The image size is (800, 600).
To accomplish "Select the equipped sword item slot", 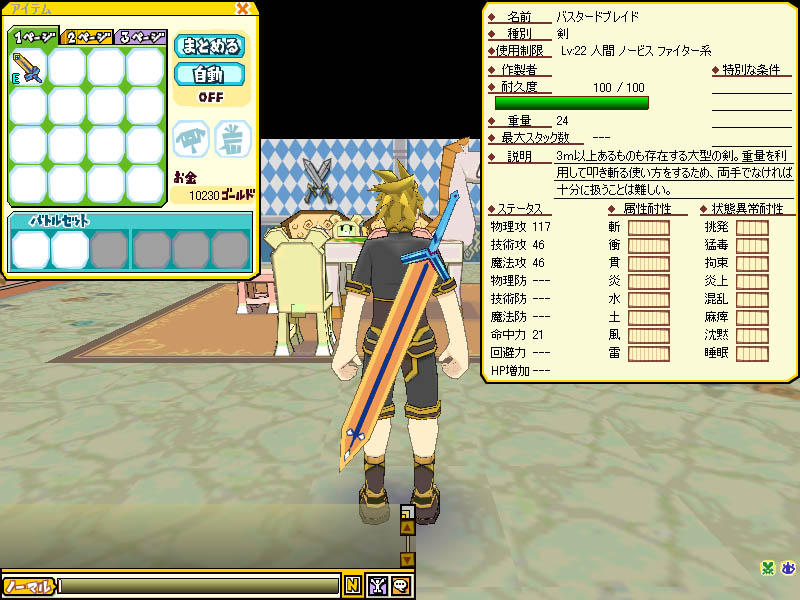I will [x=29, y=68].
